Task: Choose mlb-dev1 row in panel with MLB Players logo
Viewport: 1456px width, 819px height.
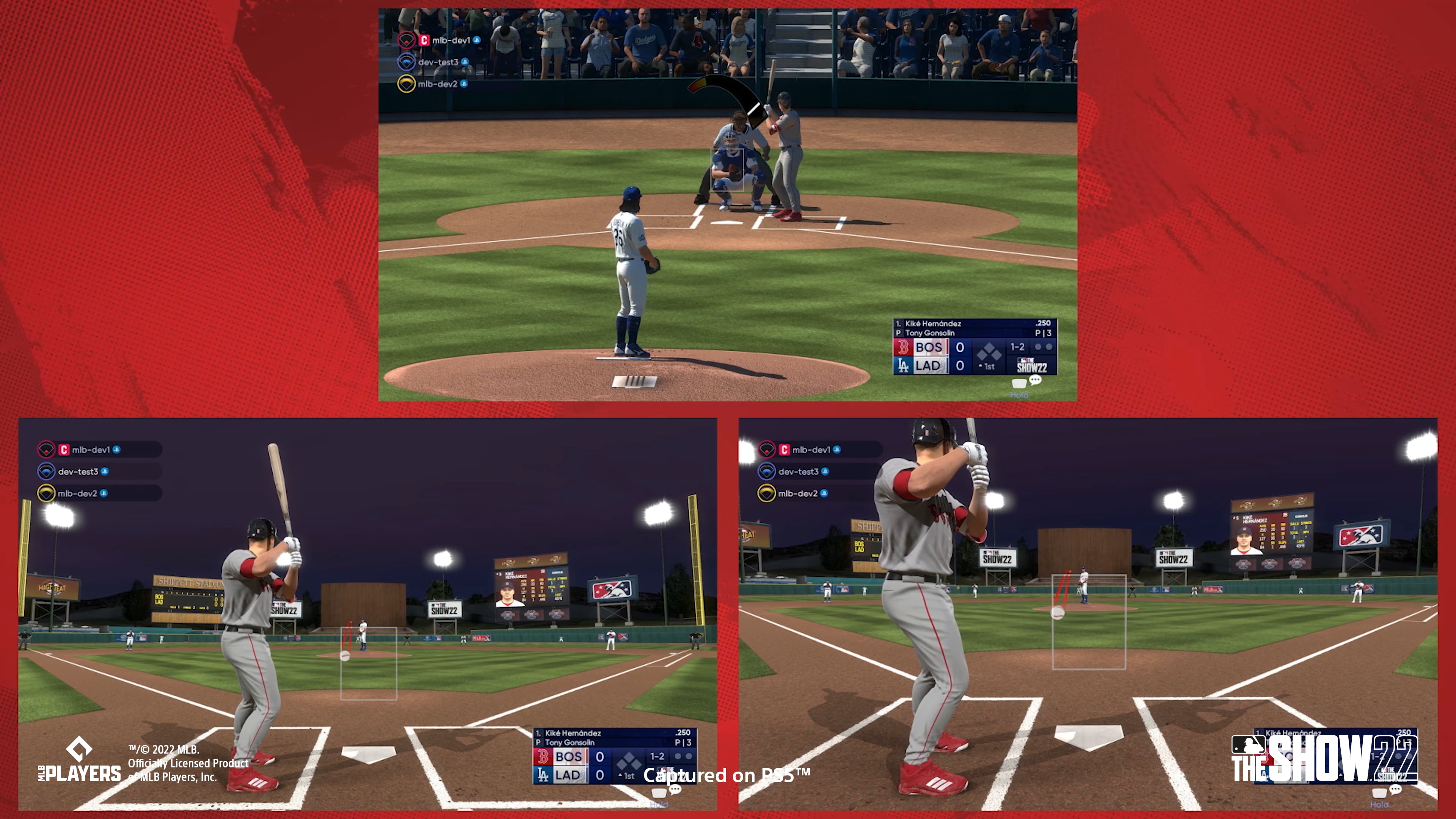Action: tap(91, 450)
